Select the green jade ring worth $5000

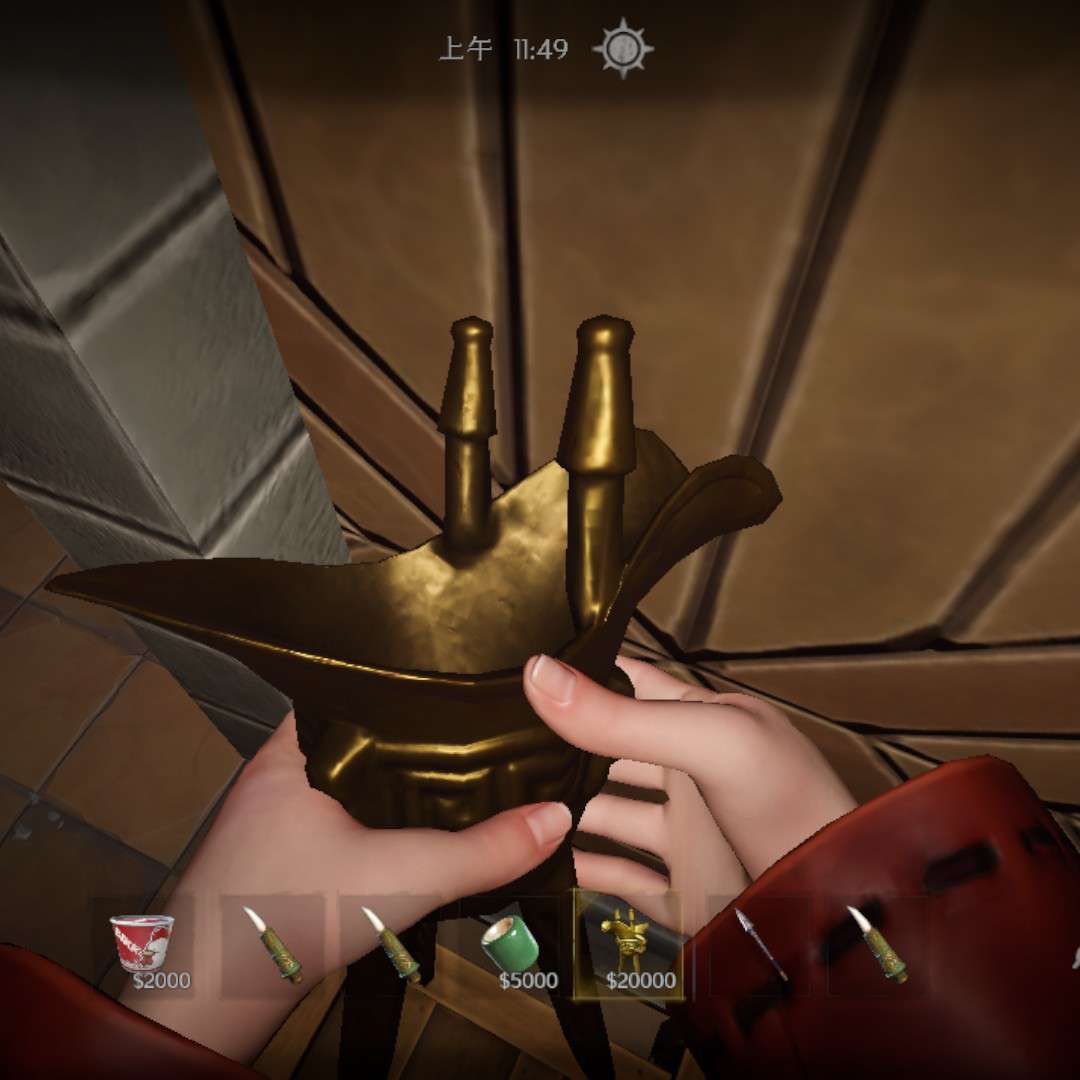[x=510, y=944]
